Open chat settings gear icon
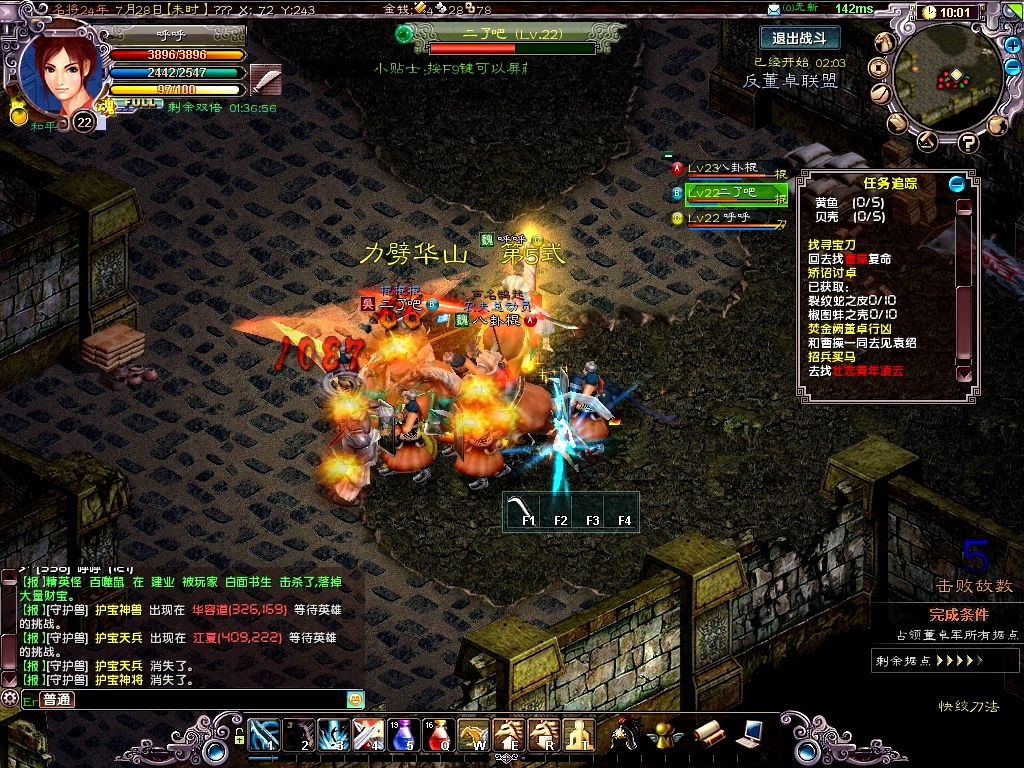 (10, 698)
